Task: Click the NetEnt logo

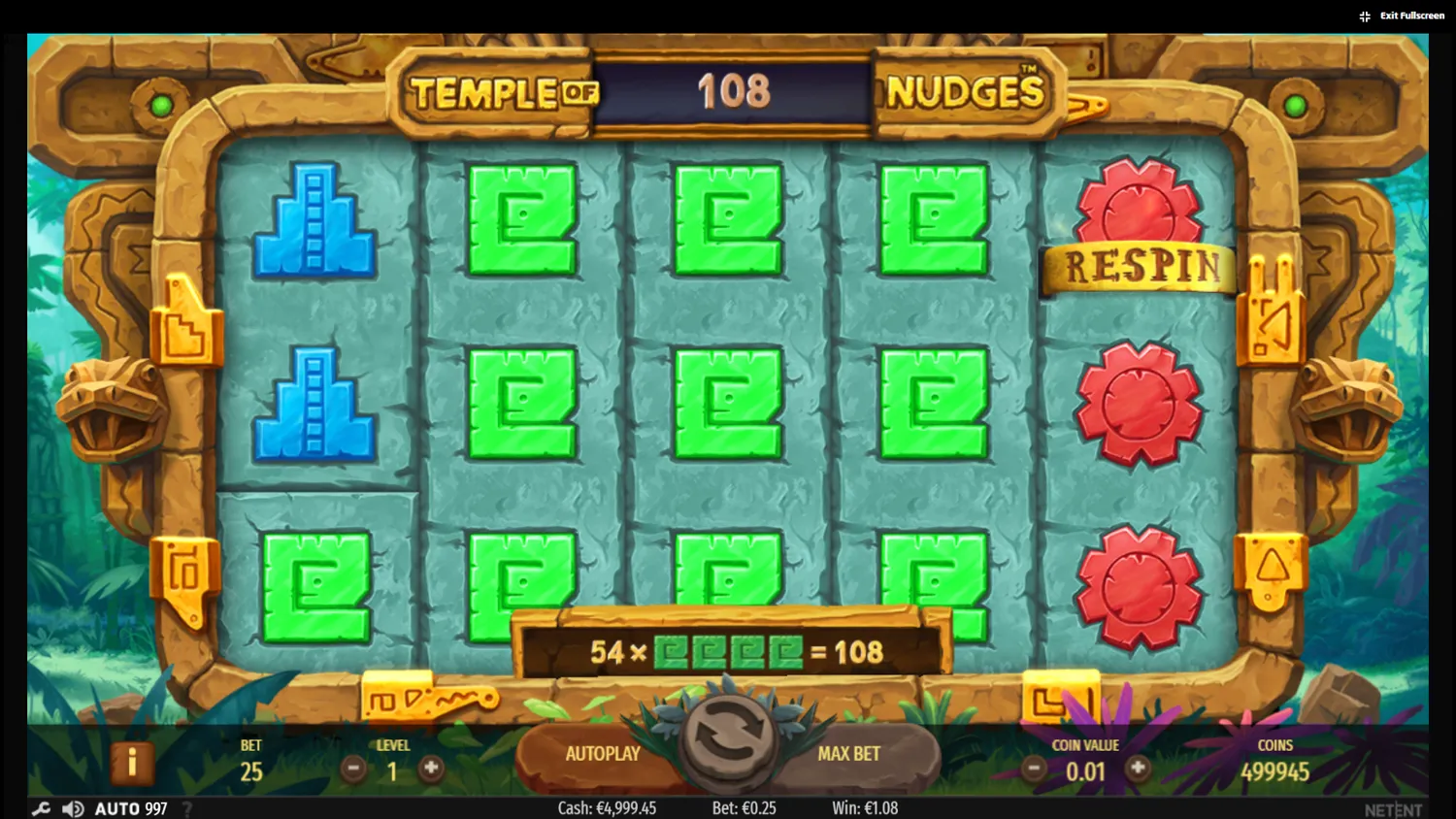Action: click(x=1395, y=807)
